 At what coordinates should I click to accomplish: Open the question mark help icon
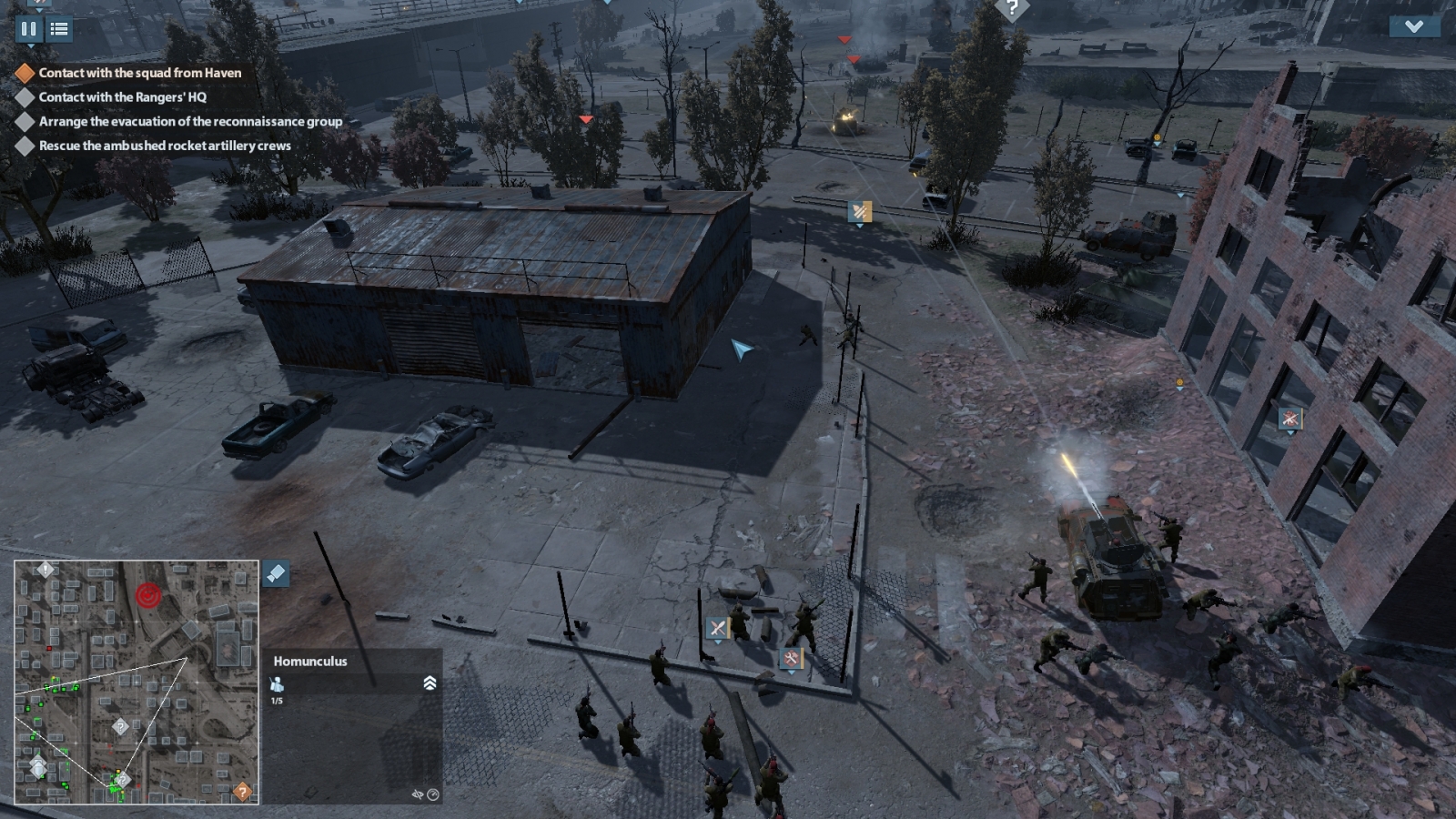pyautogui.click(x=1011, y=8)
